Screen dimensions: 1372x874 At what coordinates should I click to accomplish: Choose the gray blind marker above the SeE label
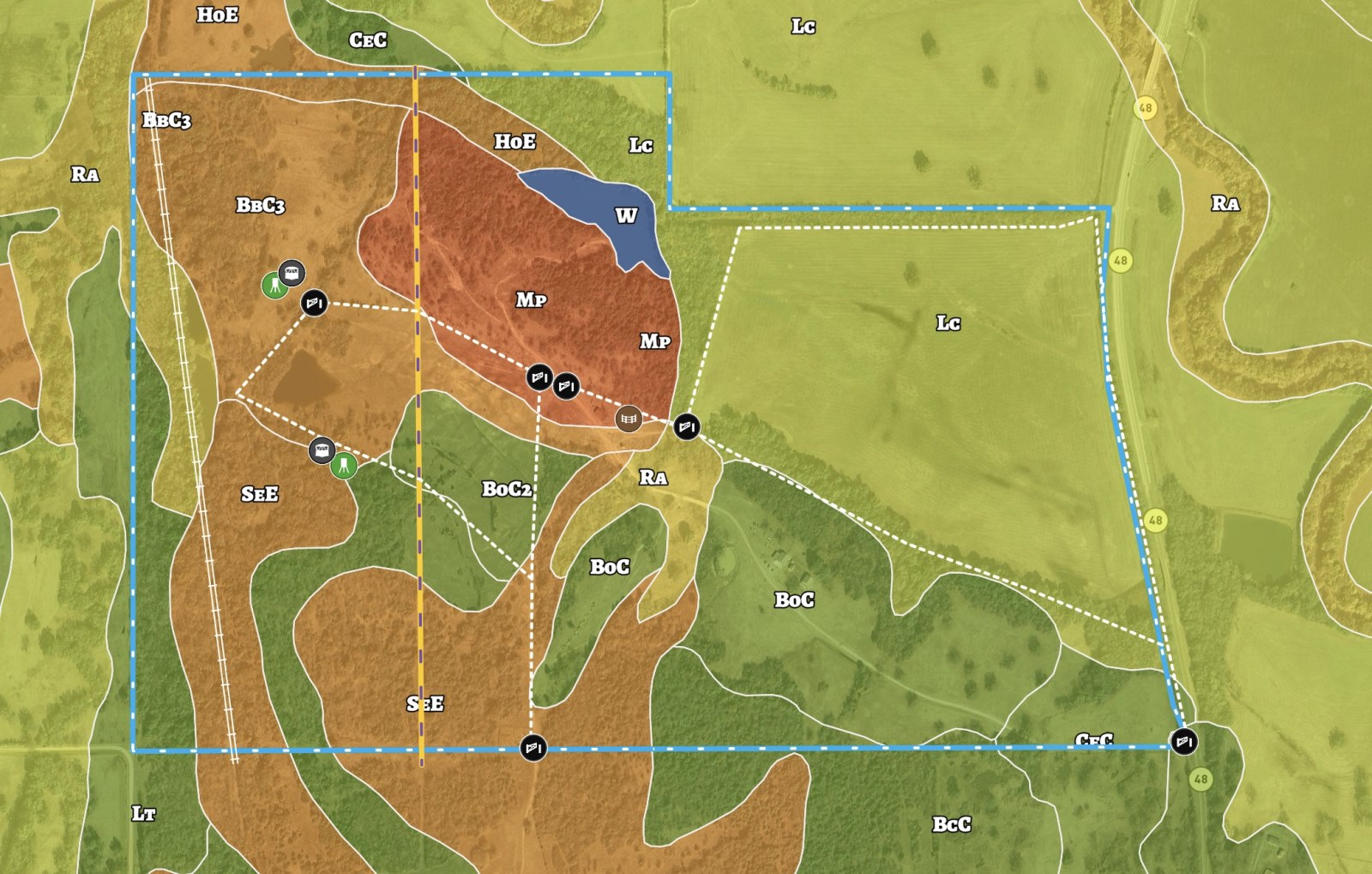point(322,449)
